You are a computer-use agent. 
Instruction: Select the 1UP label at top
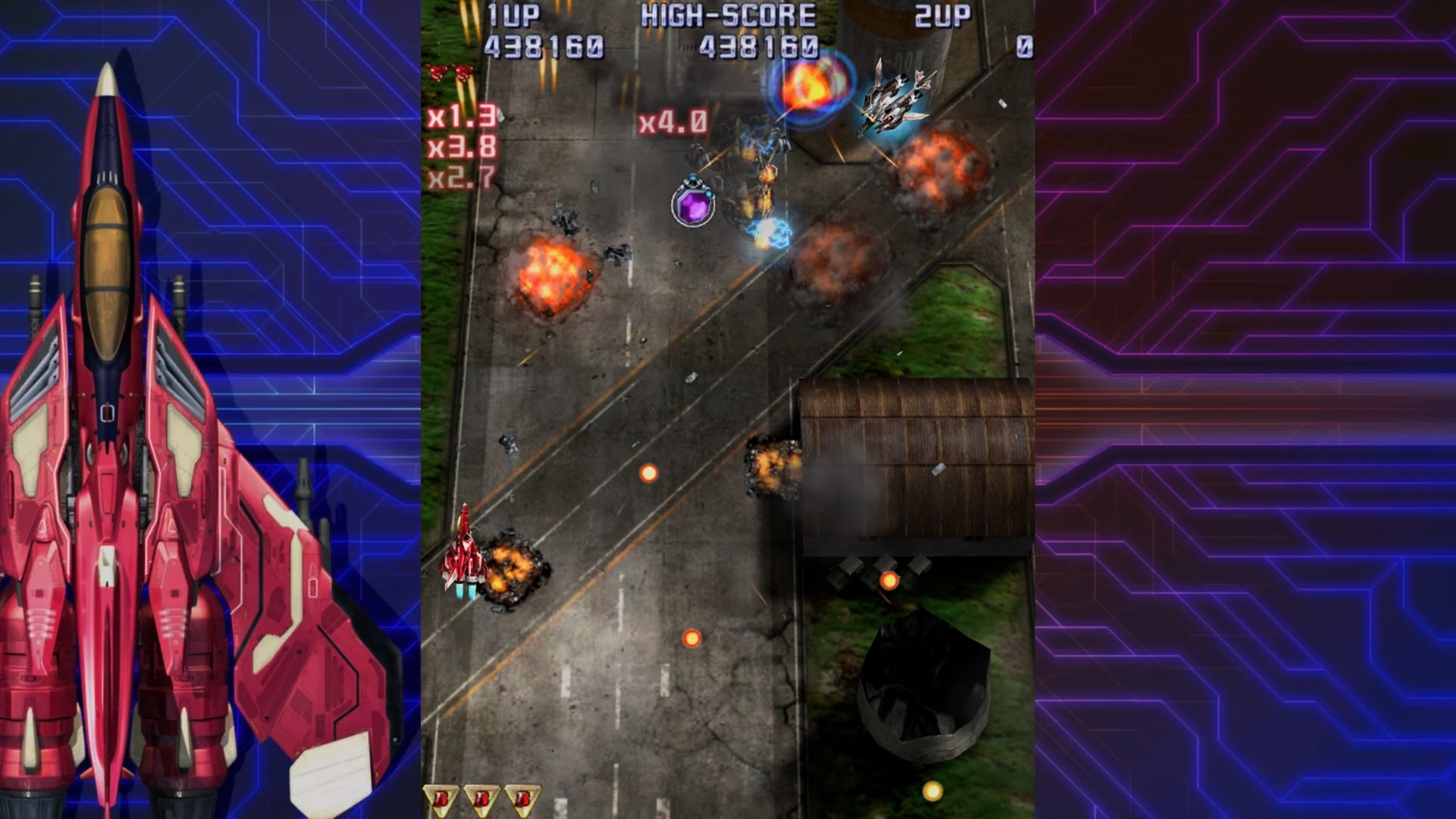513,14
